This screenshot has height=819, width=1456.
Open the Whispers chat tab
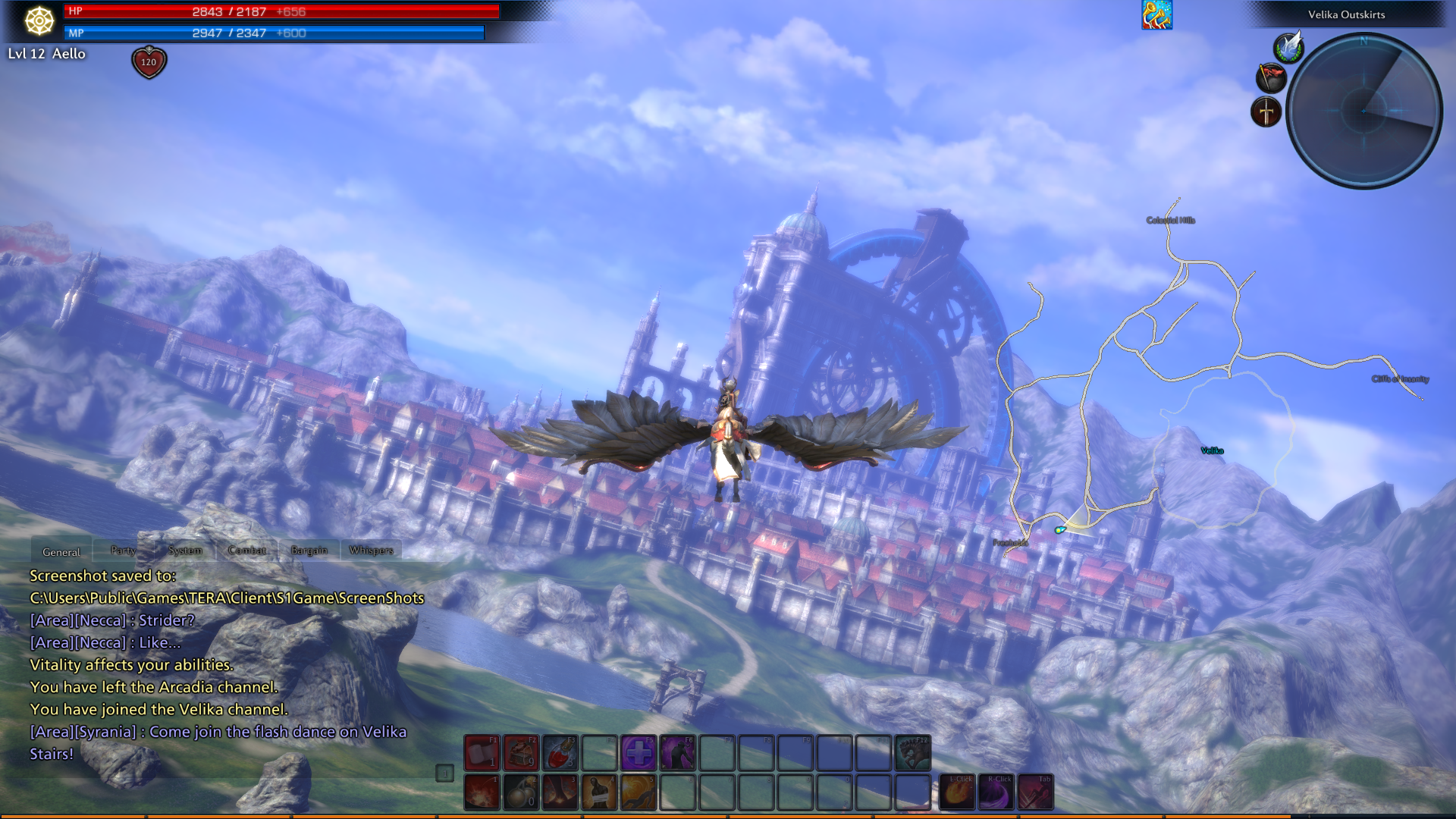371,551
